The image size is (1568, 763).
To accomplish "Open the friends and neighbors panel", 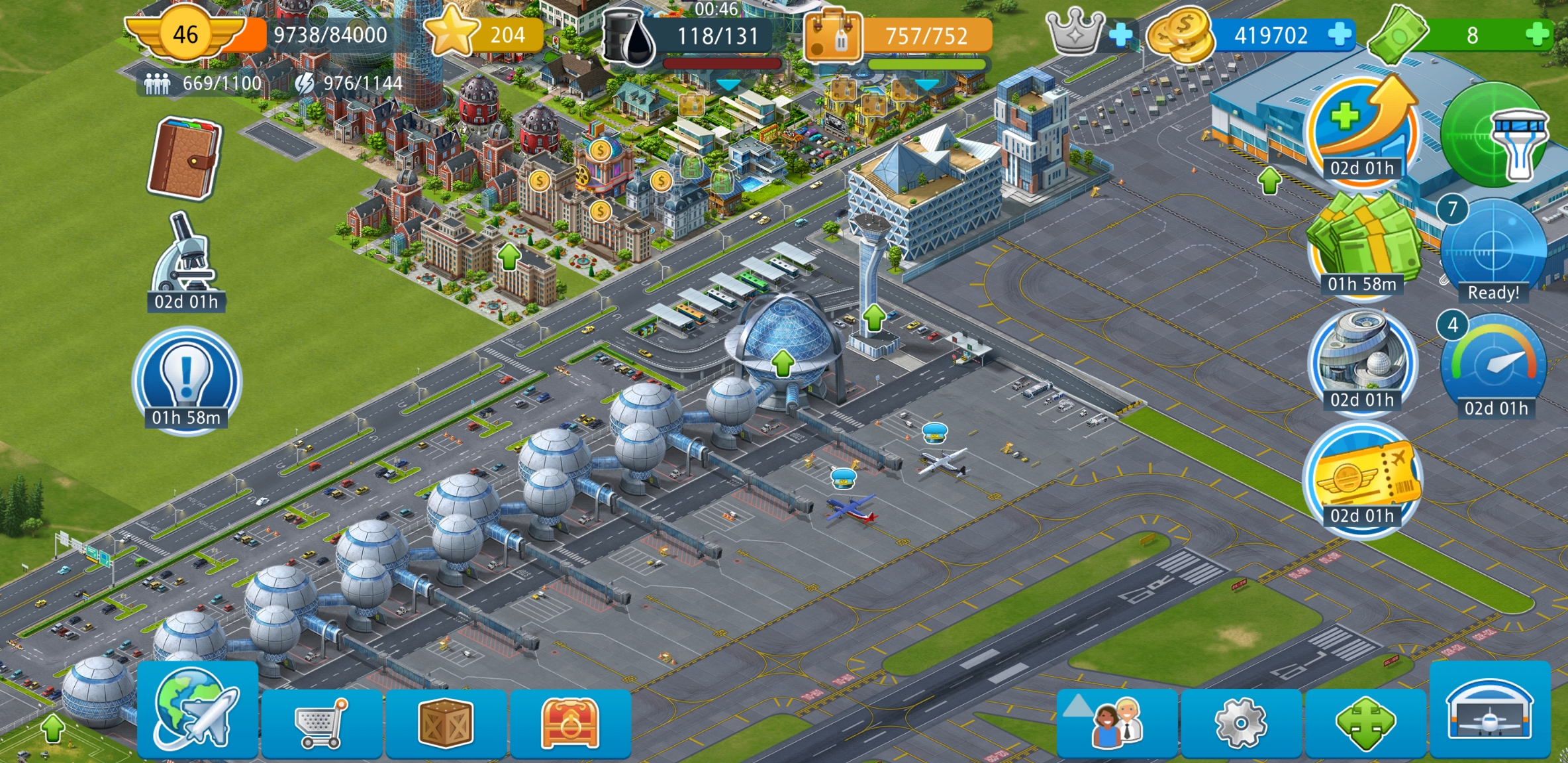I will (1117, 723).
